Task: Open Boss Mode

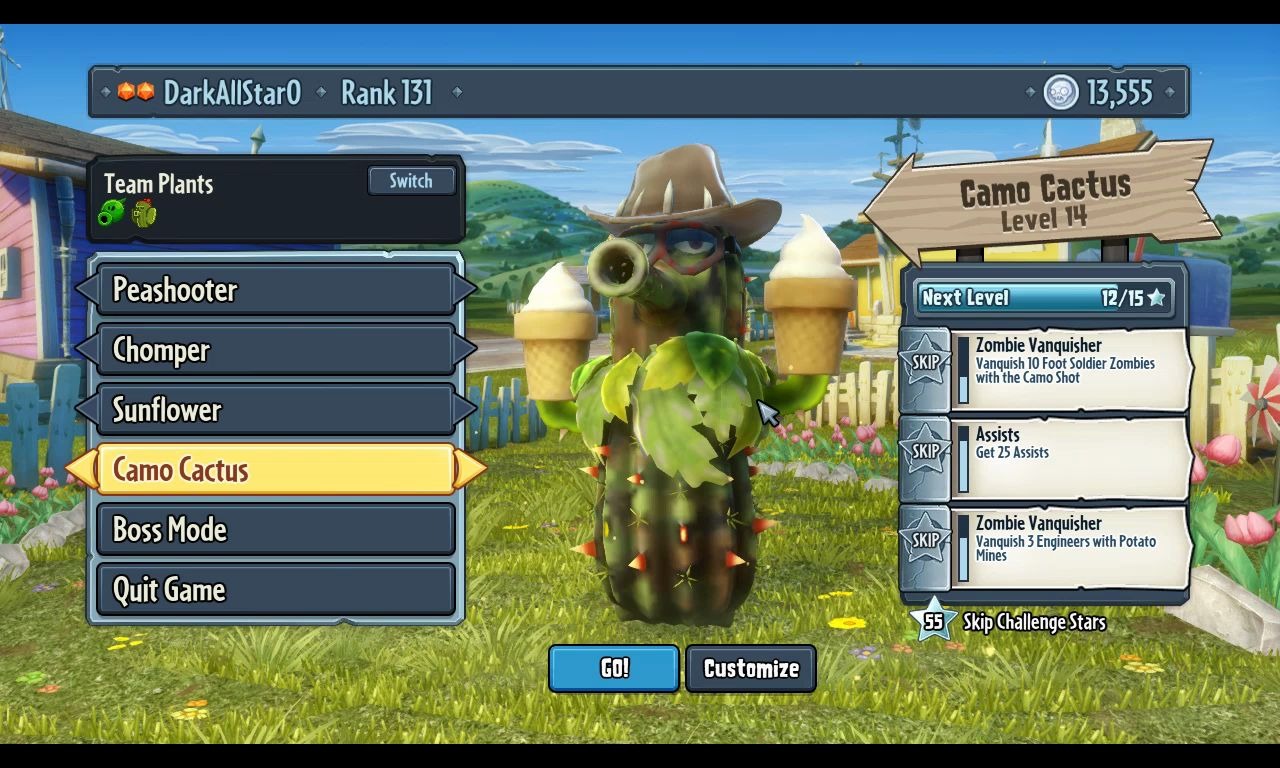Action: [x=276, y=530]
